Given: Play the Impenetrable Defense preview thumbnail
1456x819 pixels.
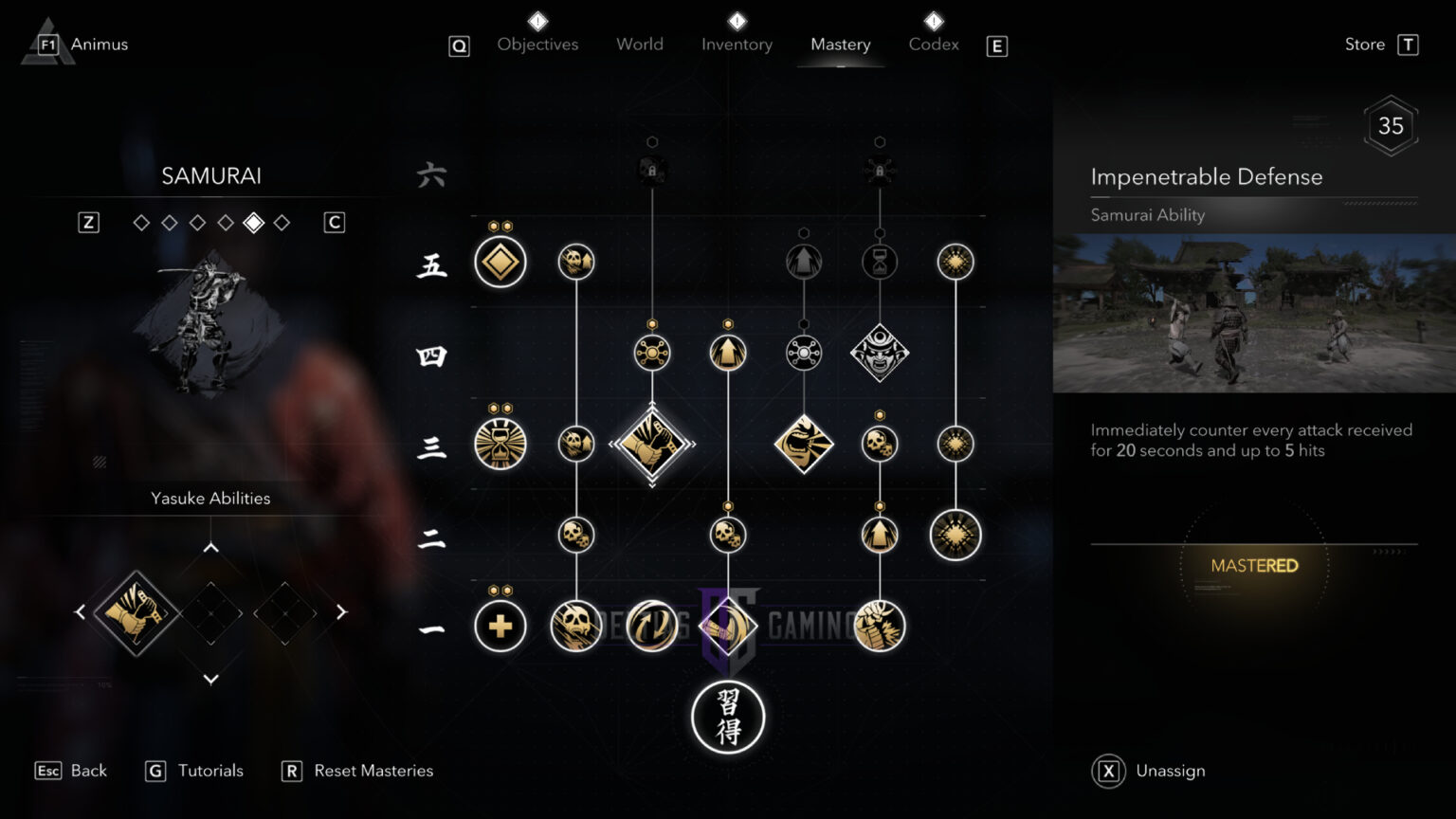Looking at the screenshot, I should pyautogui.click(x=1254, y=314).
